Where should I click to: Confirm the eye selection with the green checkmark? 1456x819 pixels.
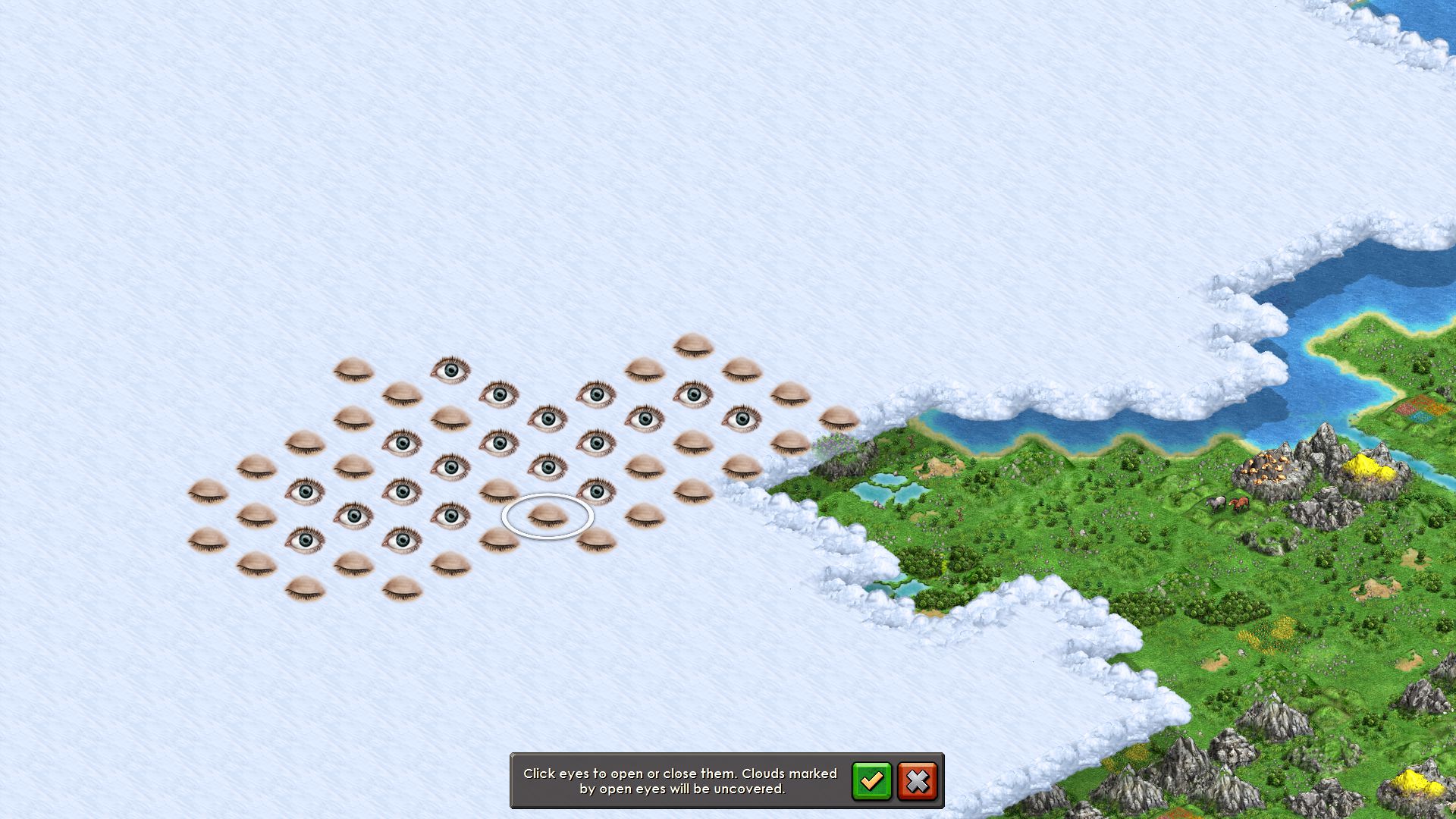click(871, 780)
